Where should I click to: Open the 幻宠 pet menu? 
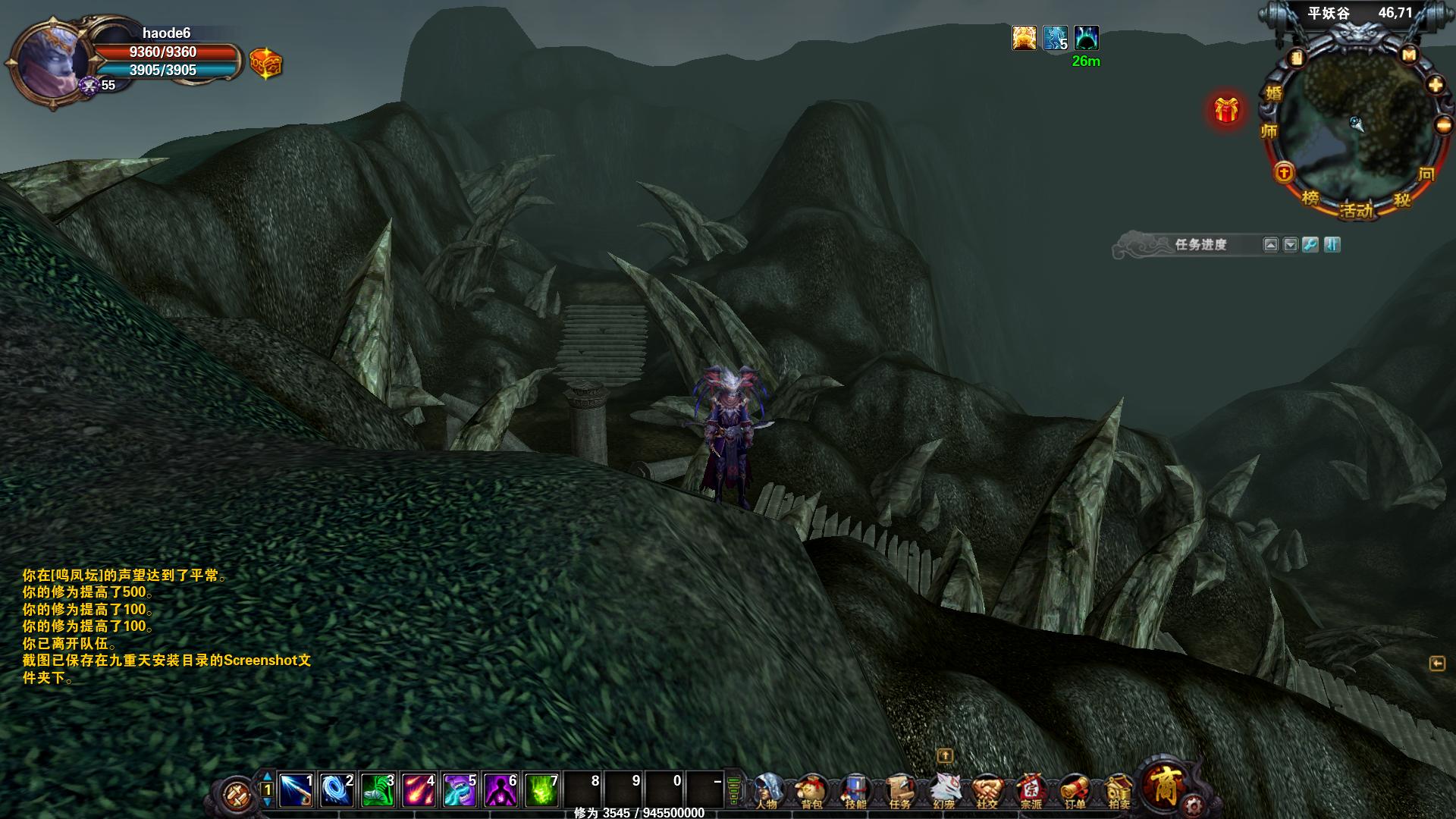[x=943, y=790]
